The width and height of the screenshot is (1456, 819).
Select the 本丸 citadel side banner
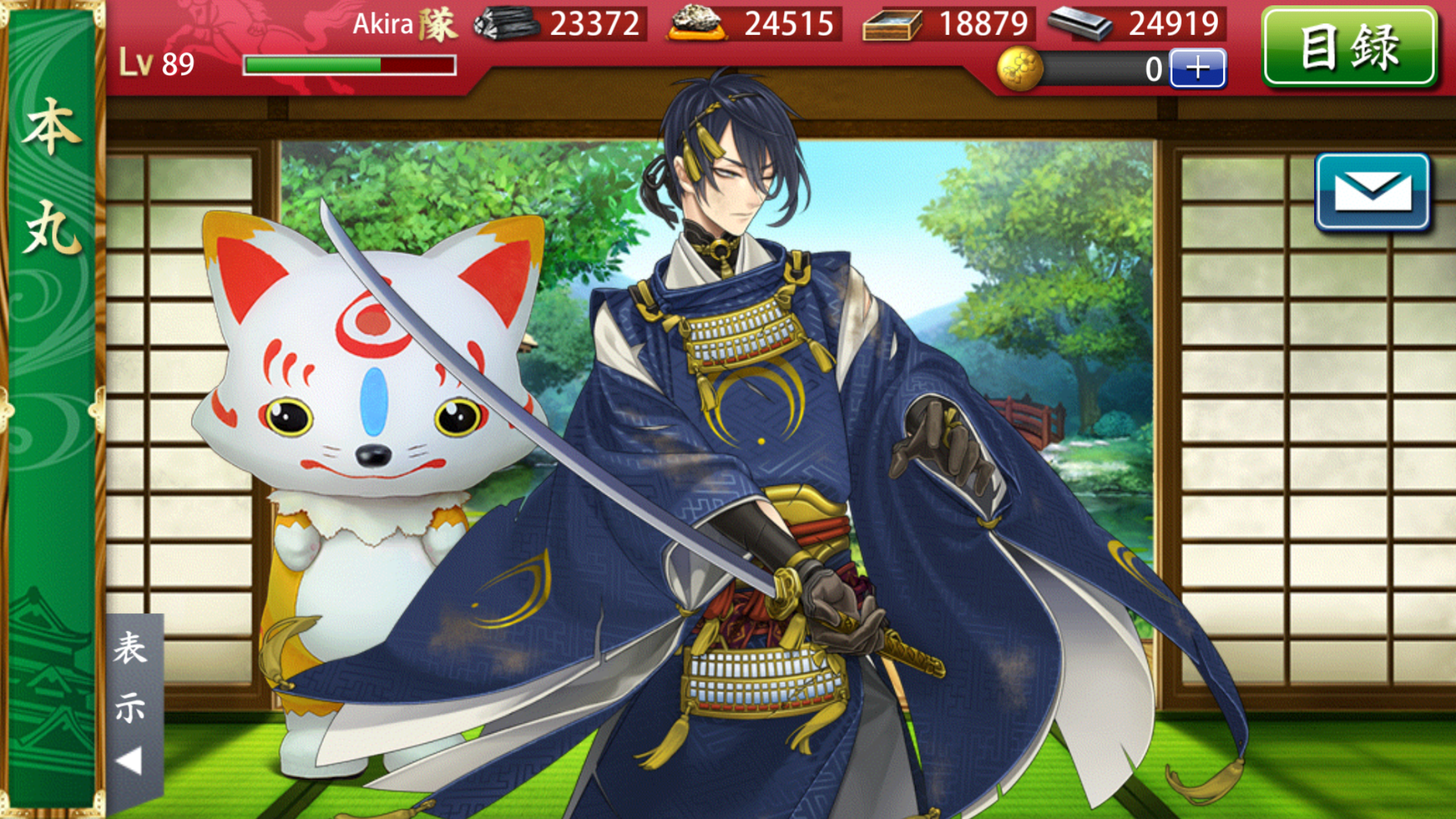click(52, 178)
